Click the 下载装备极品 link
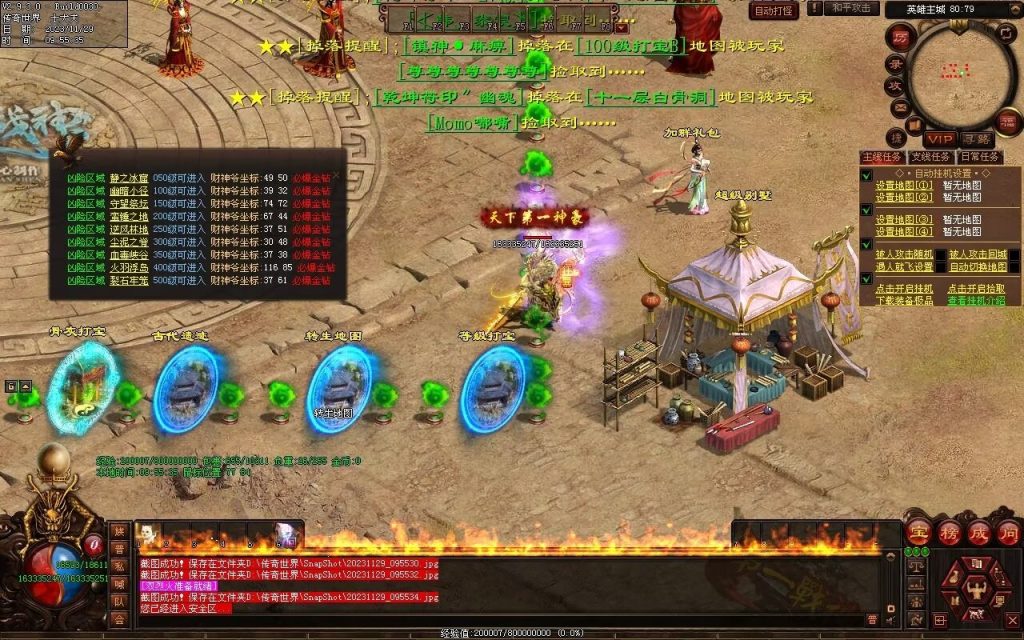This screenshot has height=640, width=1024. [904, 300]
